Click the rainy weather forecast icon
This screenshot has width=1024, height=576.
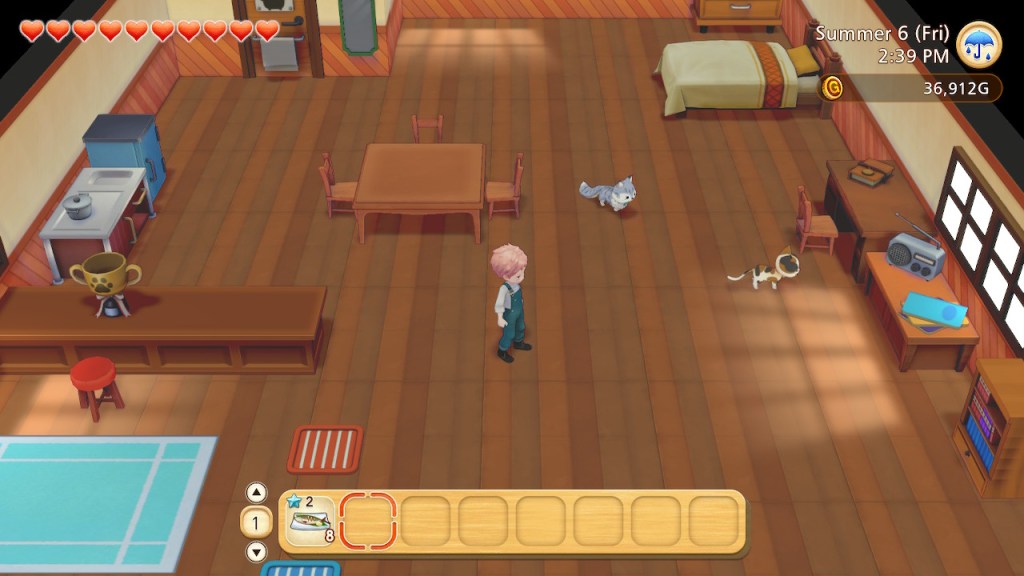[x=978, y=45]
